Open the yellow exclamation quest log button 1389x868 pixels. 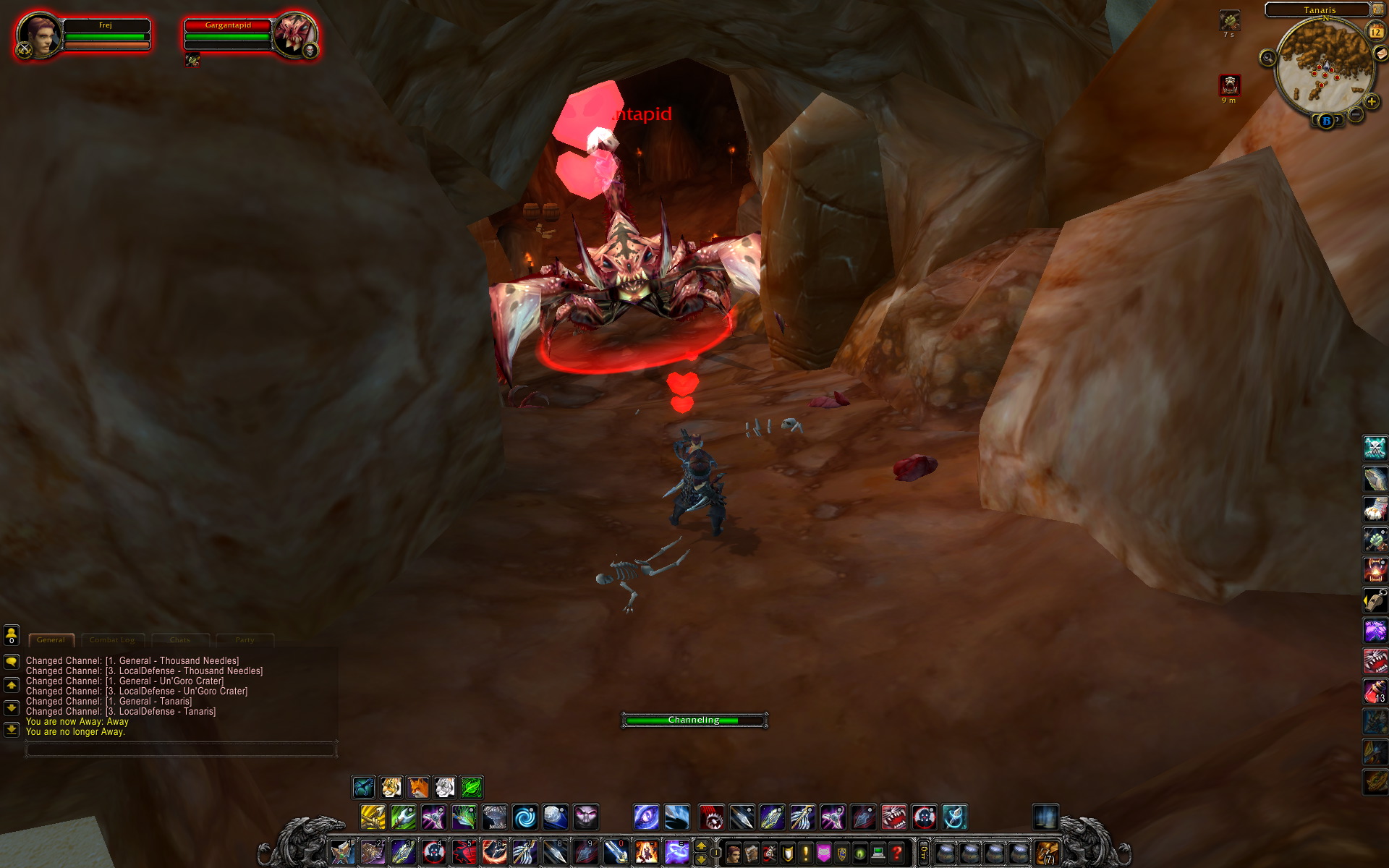point(805,853)
